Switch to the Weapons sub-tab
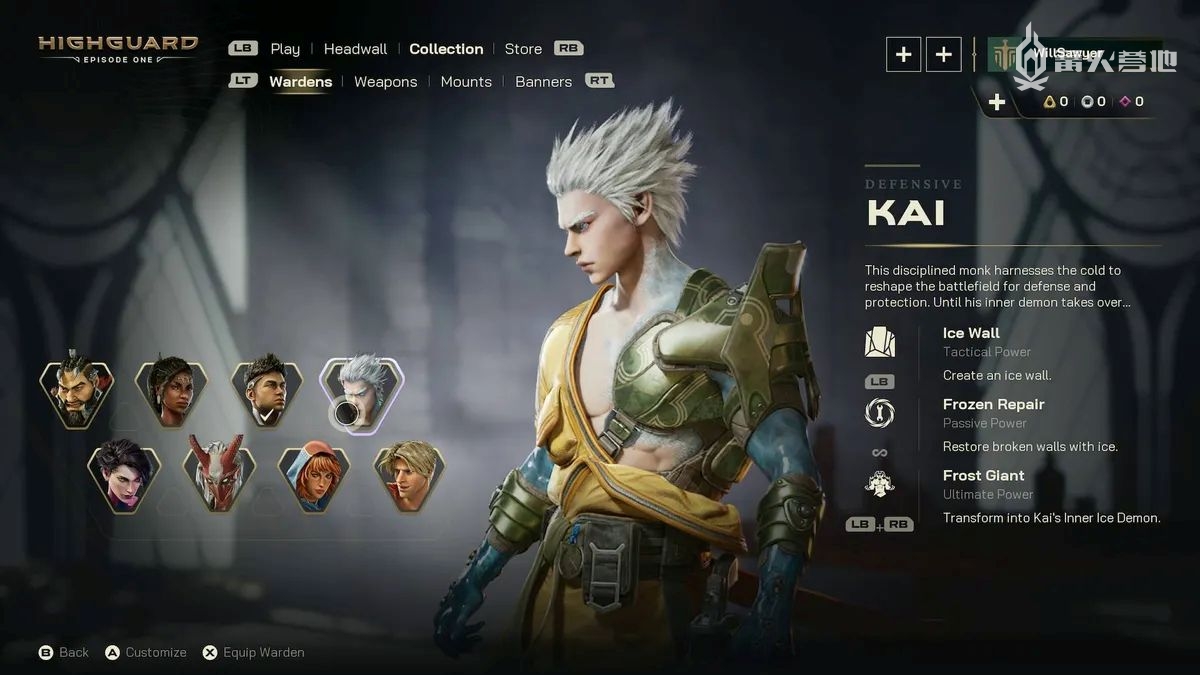 [385, 82]
